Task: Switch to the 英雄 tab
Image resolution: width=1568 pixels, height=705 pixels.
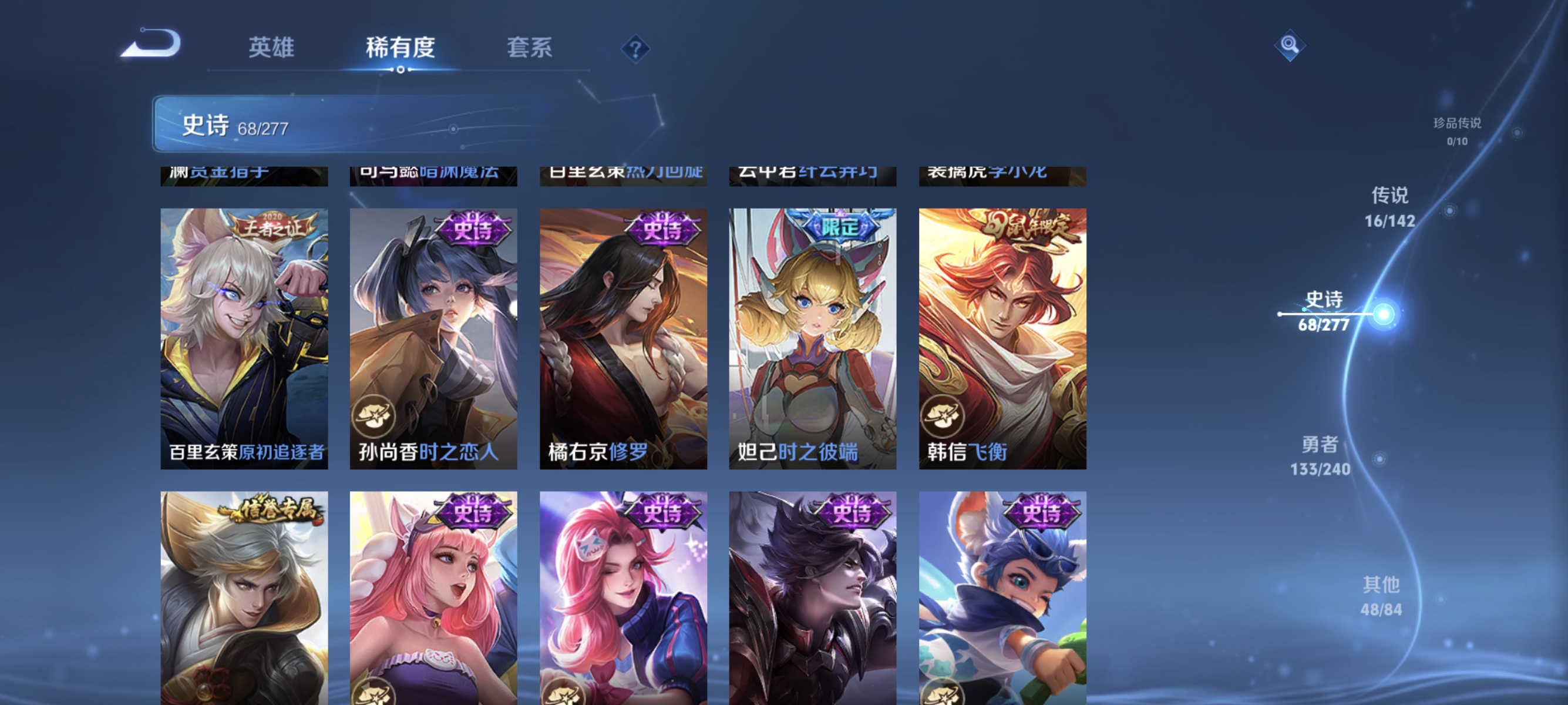Action: pos(271,48)
